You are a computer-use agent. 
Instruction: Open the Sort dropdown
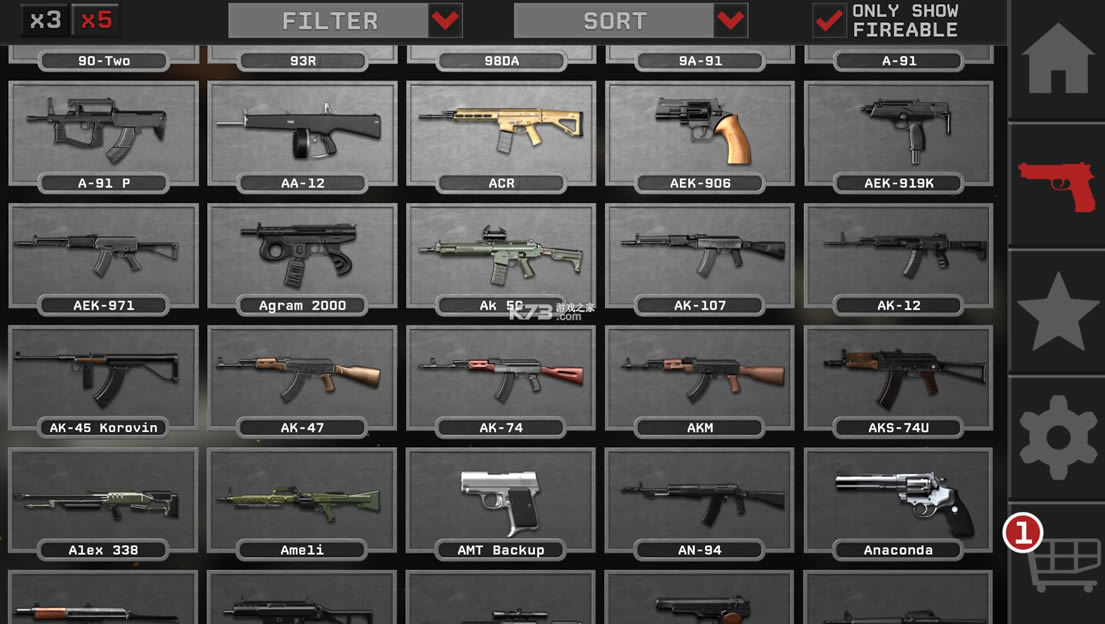[x=630, y=20]
